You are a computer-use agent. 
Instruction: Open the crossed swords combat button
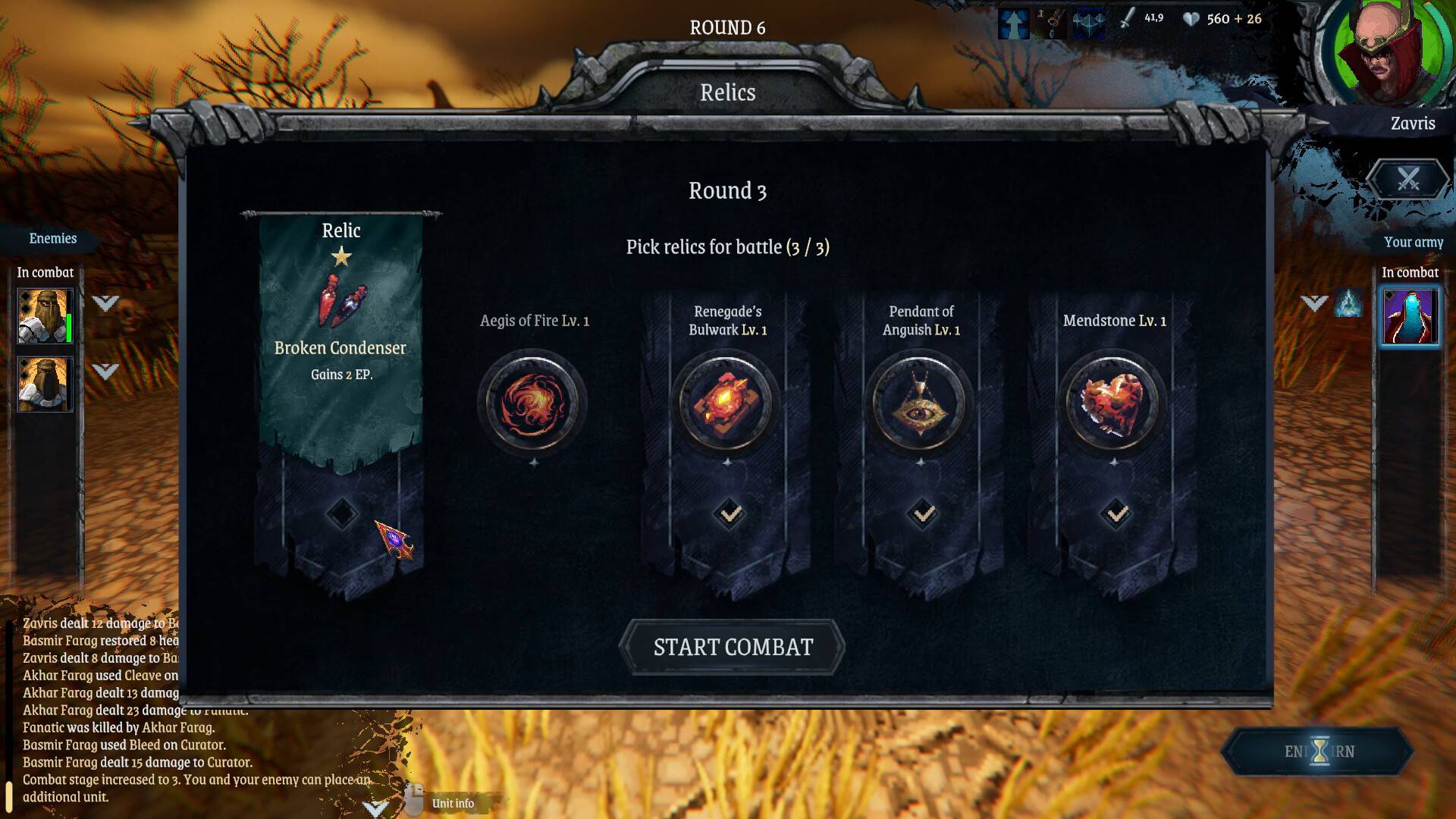point(1408,180)
